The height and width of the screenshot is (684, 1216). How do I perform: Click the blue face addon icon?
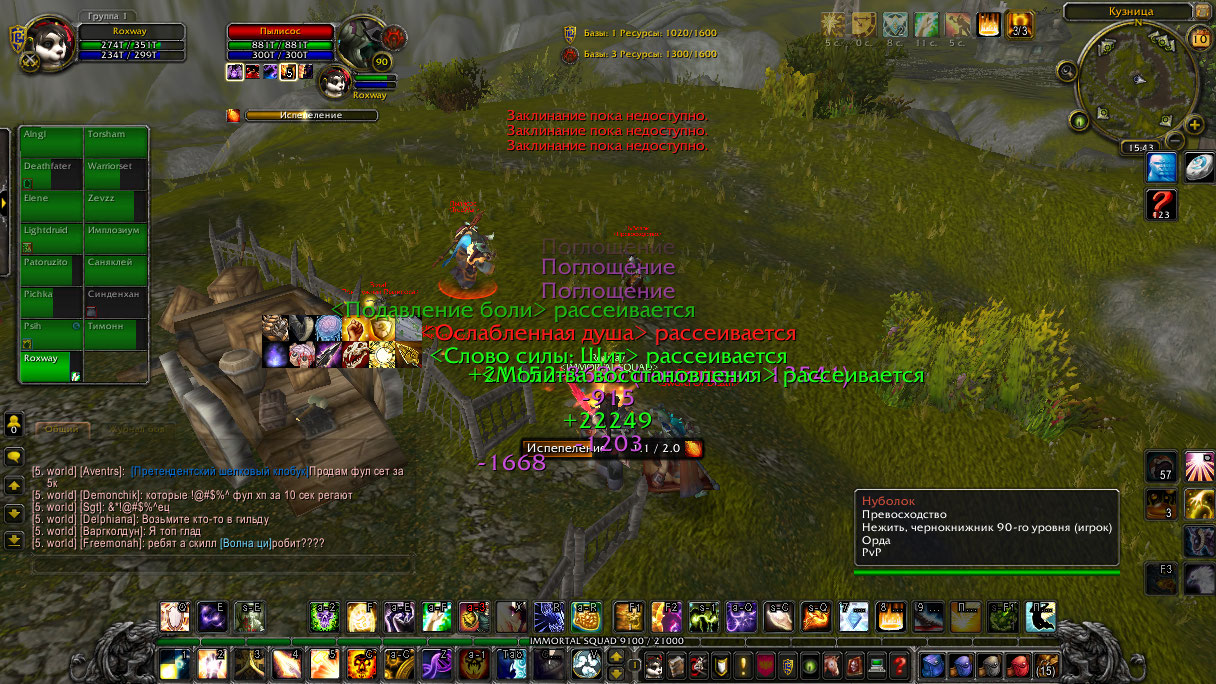point(1160,167)
